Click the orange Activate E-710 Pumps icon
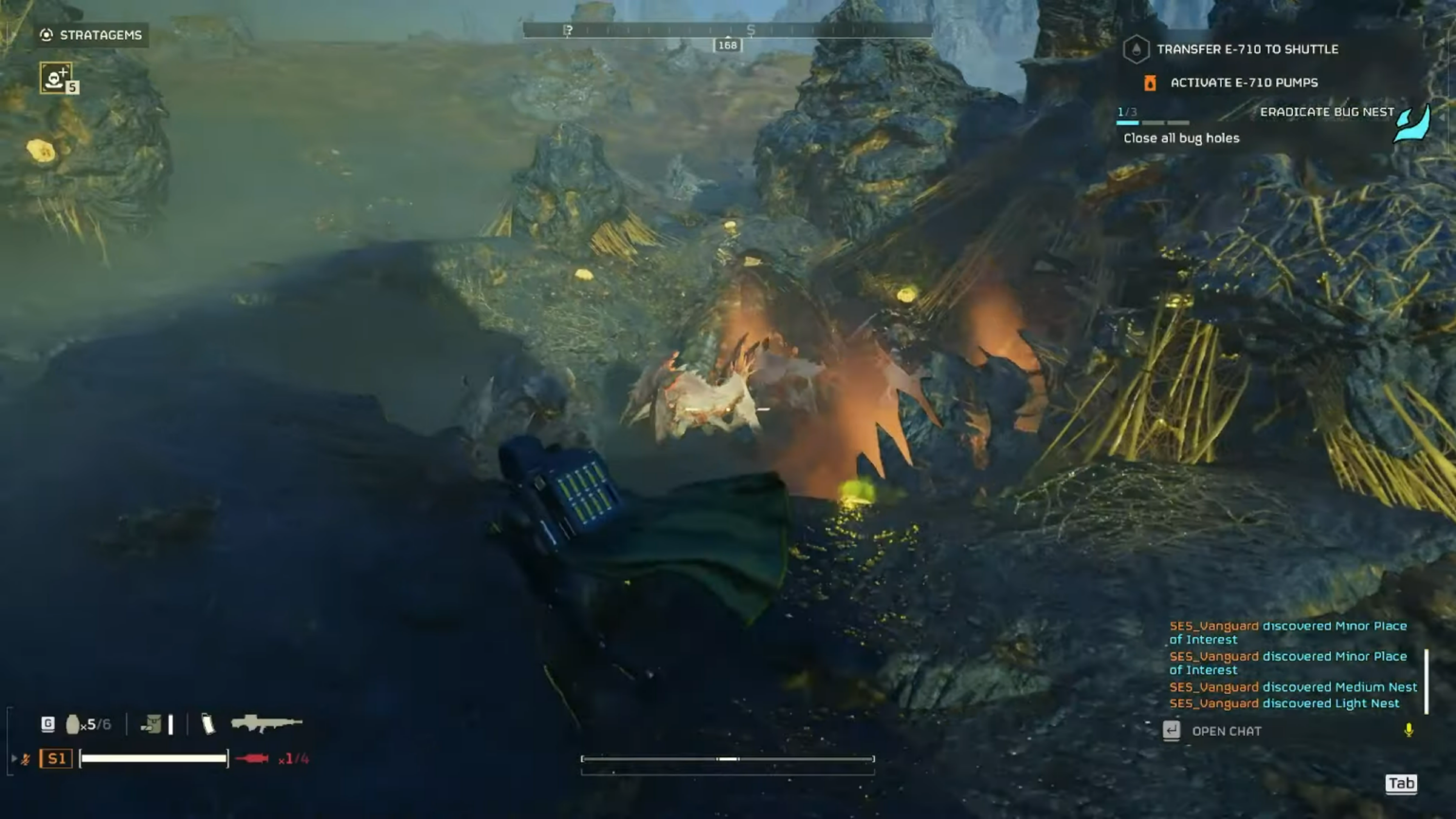This screenshot has height=819, width=1456. click(1151, 82)
